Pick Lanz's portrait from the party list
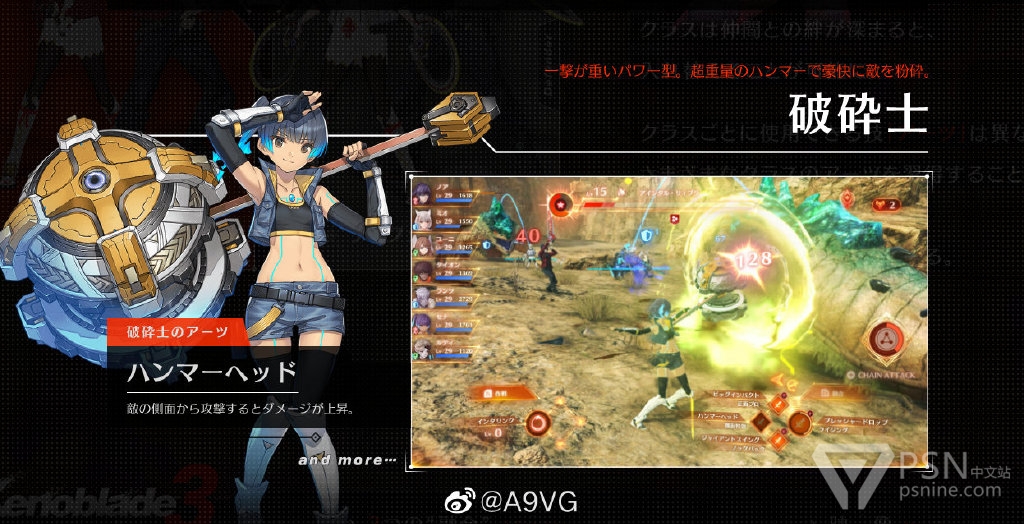 point(423,296)
